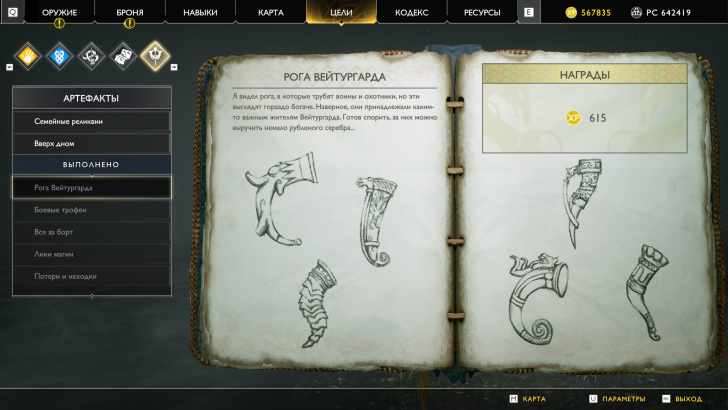Viewport: 728px width, 410px height.
Task: Open the Семейные реликвии artifact entry
Action: click(91, 121)
